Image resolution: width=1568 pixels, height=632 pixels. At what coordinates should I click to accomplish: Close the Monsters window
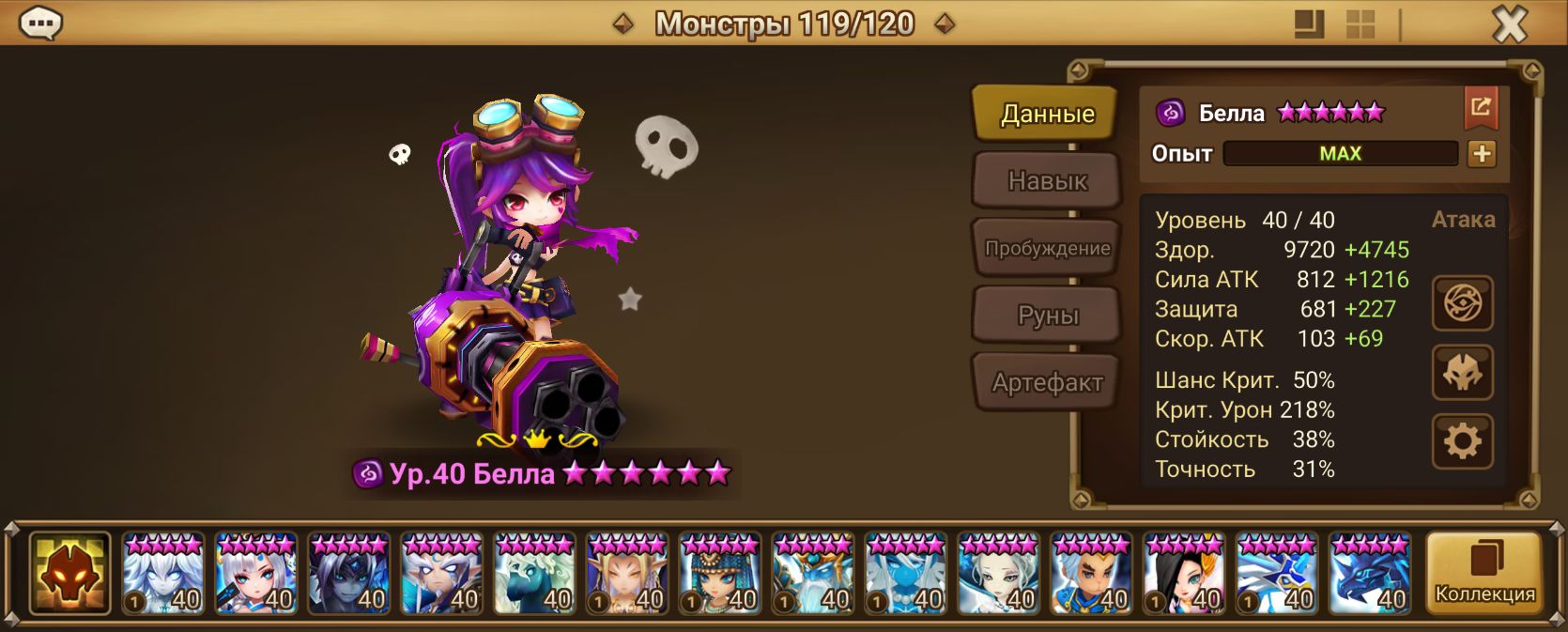(x=1510, y=23)
